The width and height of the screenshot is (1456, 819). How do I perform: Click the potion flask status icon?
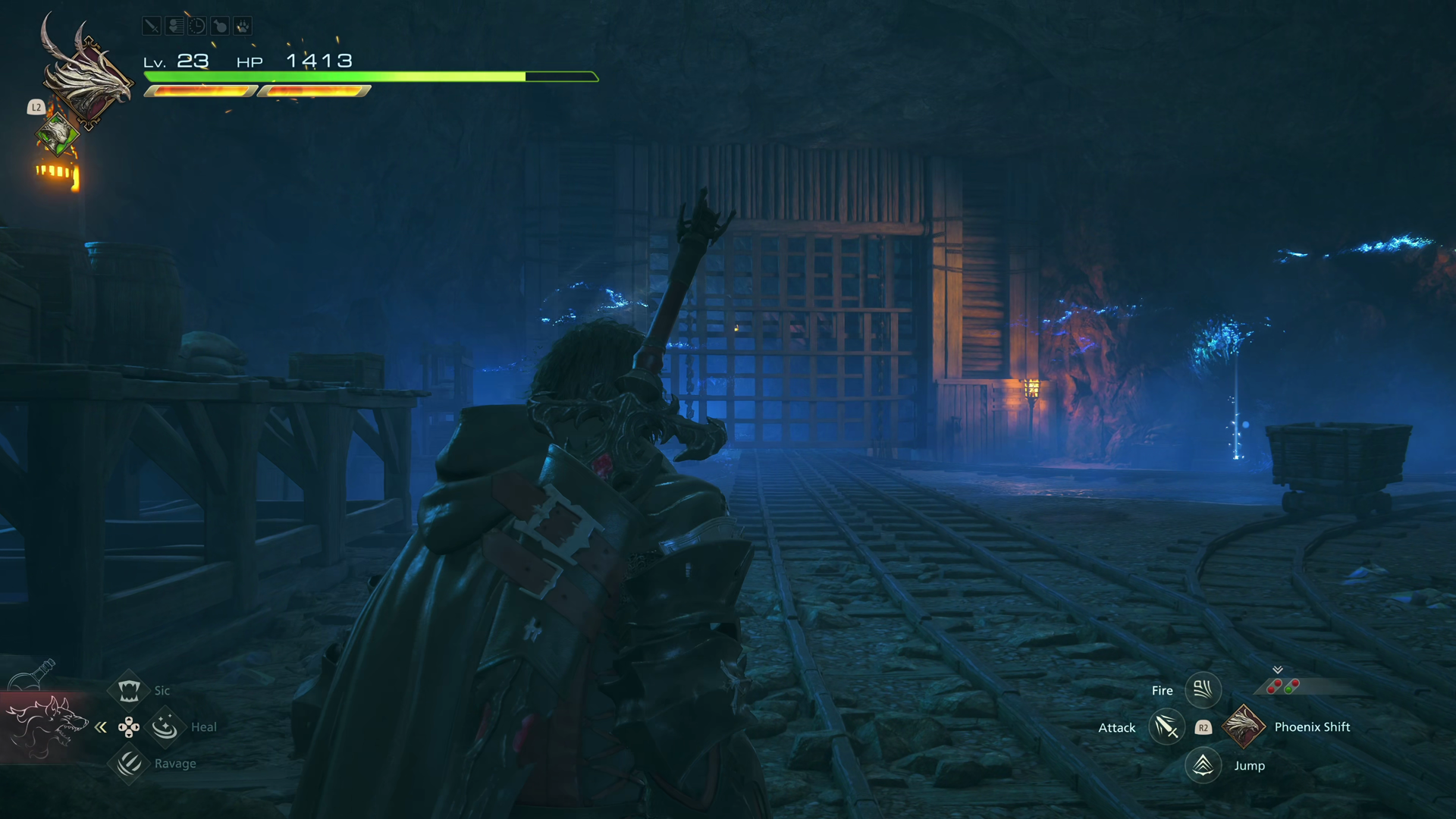tap(220, 27)
